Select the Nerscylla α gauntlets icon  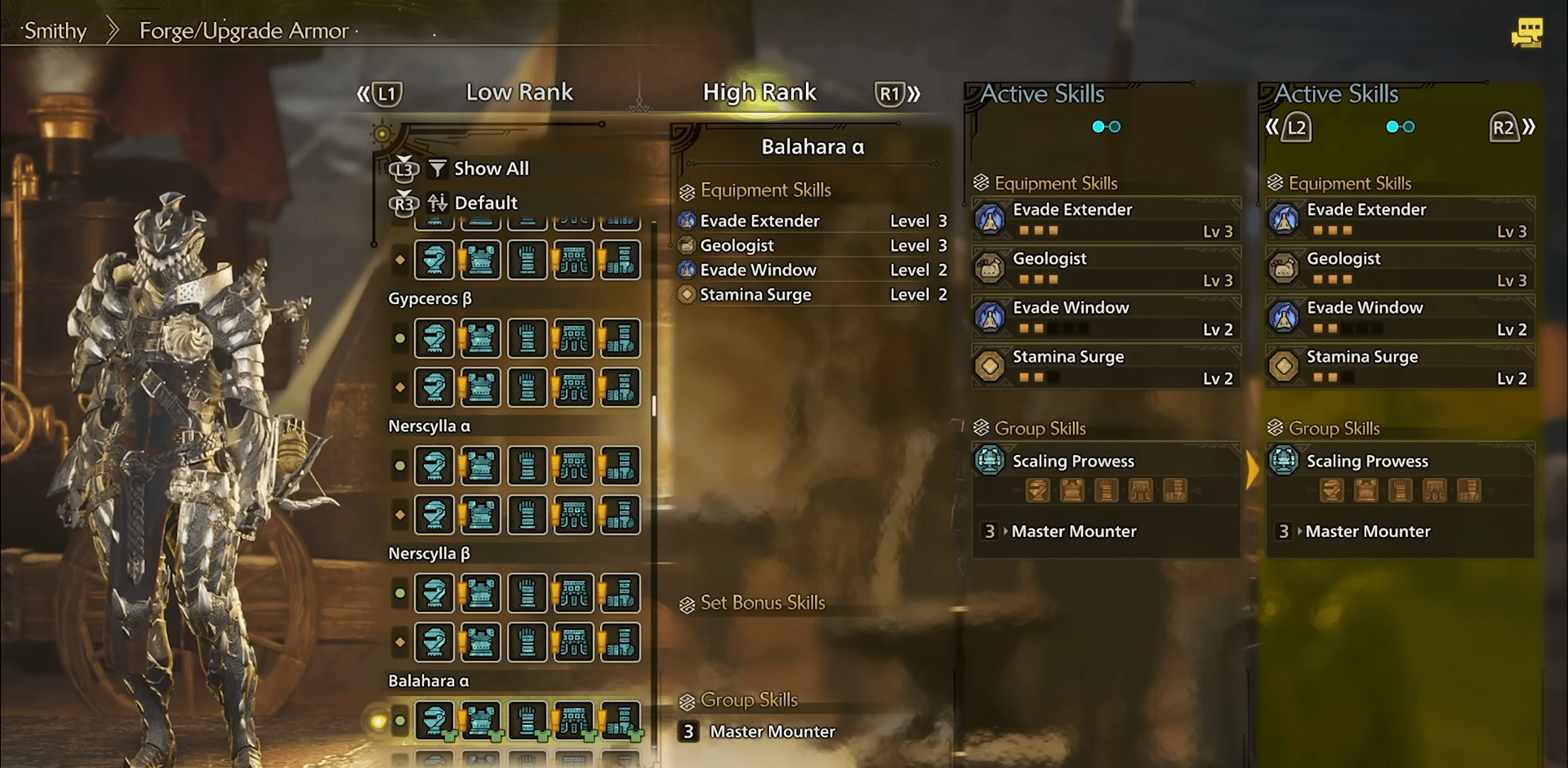(x=527, y=466)
